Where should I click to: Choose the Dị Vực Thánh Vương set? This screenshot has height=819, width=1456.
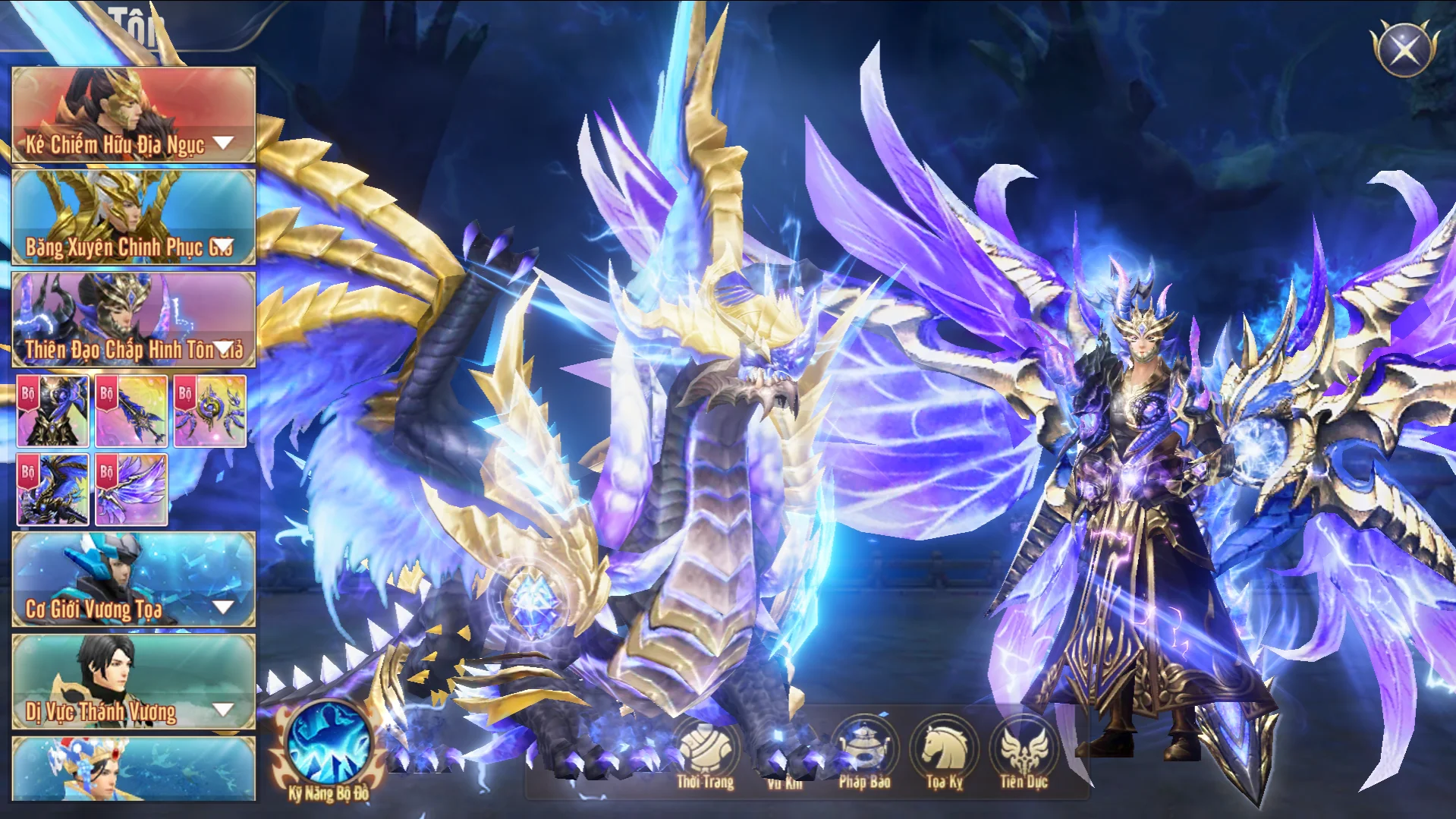[x=134, y=682]
